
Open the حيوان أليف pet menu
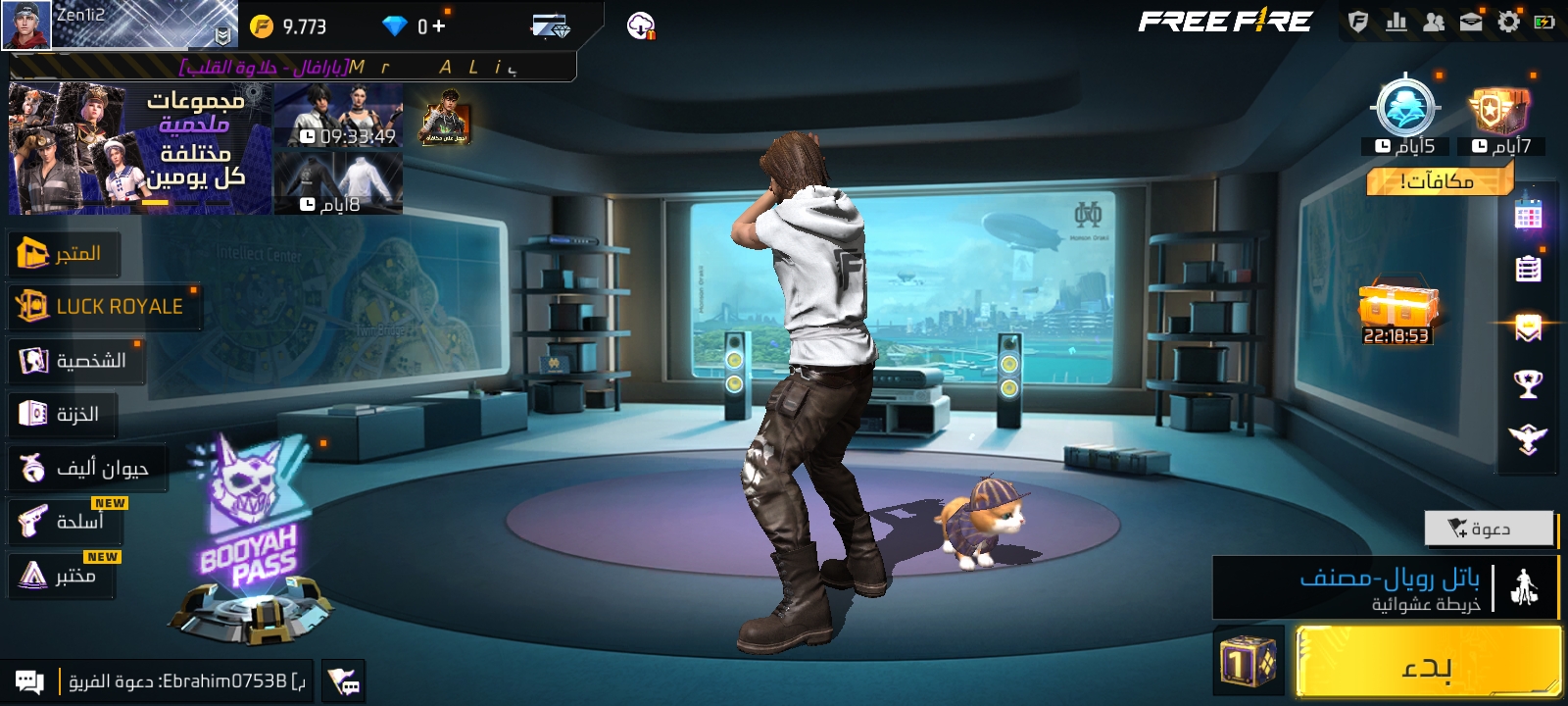(86, 469)
